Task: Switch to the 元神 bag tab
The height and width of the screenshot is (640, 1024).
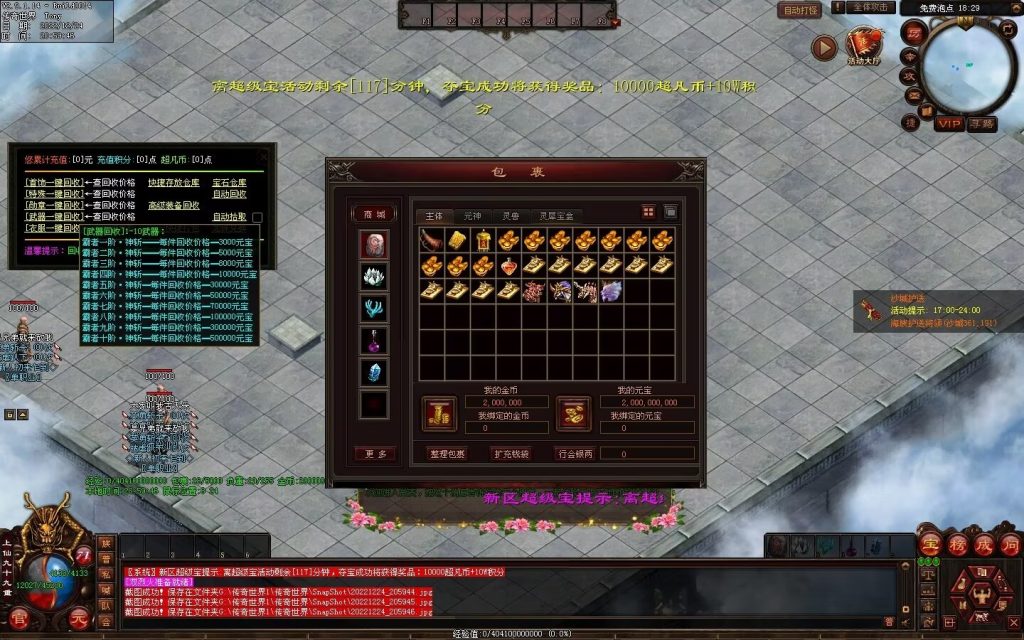Action: click(472, 215)
